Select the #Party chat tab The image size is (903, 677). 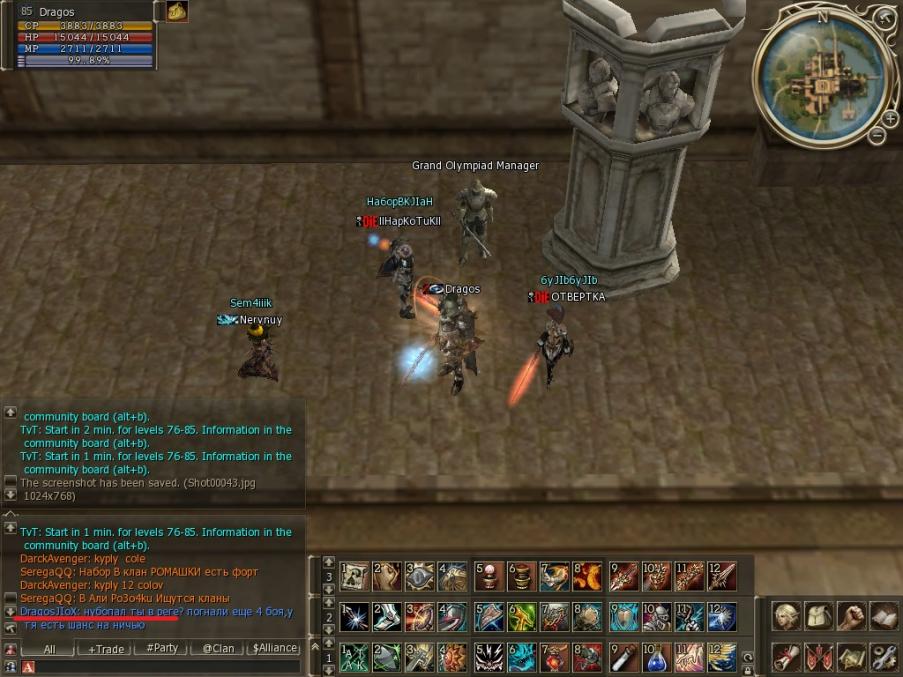click(161, 649)
